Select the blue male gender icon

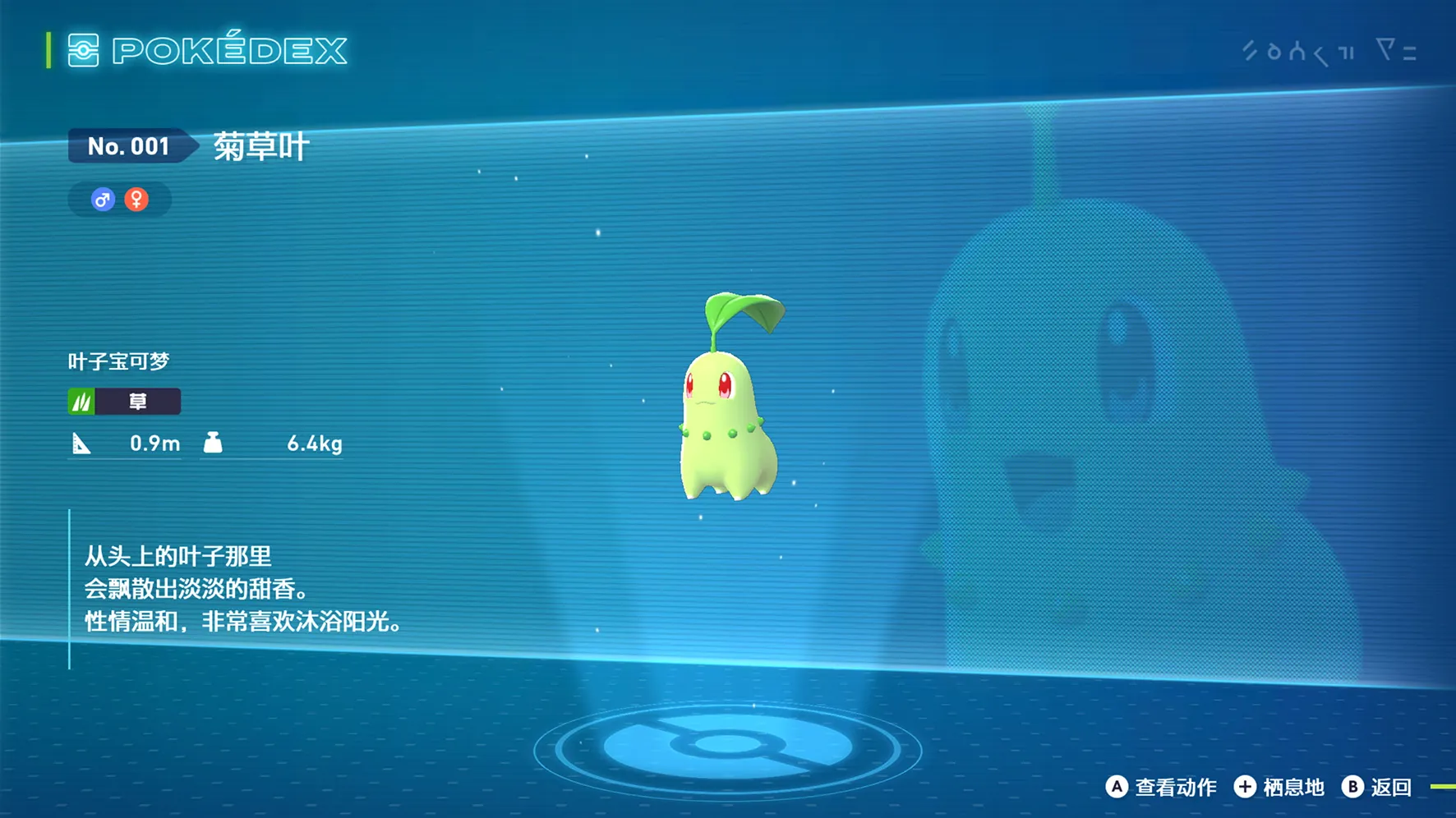[x=103, y=200]
